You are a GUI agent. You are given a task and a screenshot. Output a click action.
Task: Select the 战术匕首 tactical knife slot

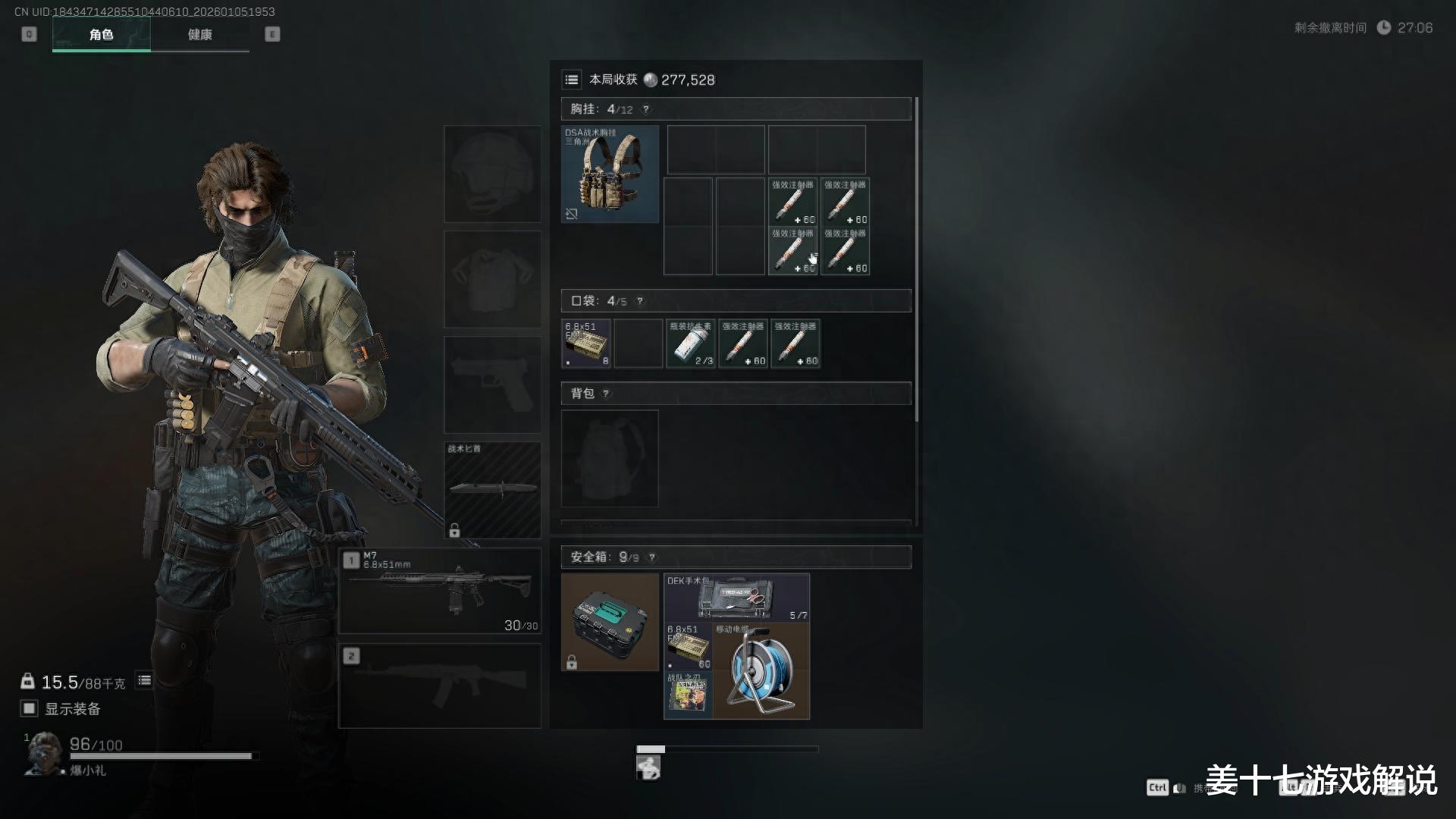pos(492,489)
